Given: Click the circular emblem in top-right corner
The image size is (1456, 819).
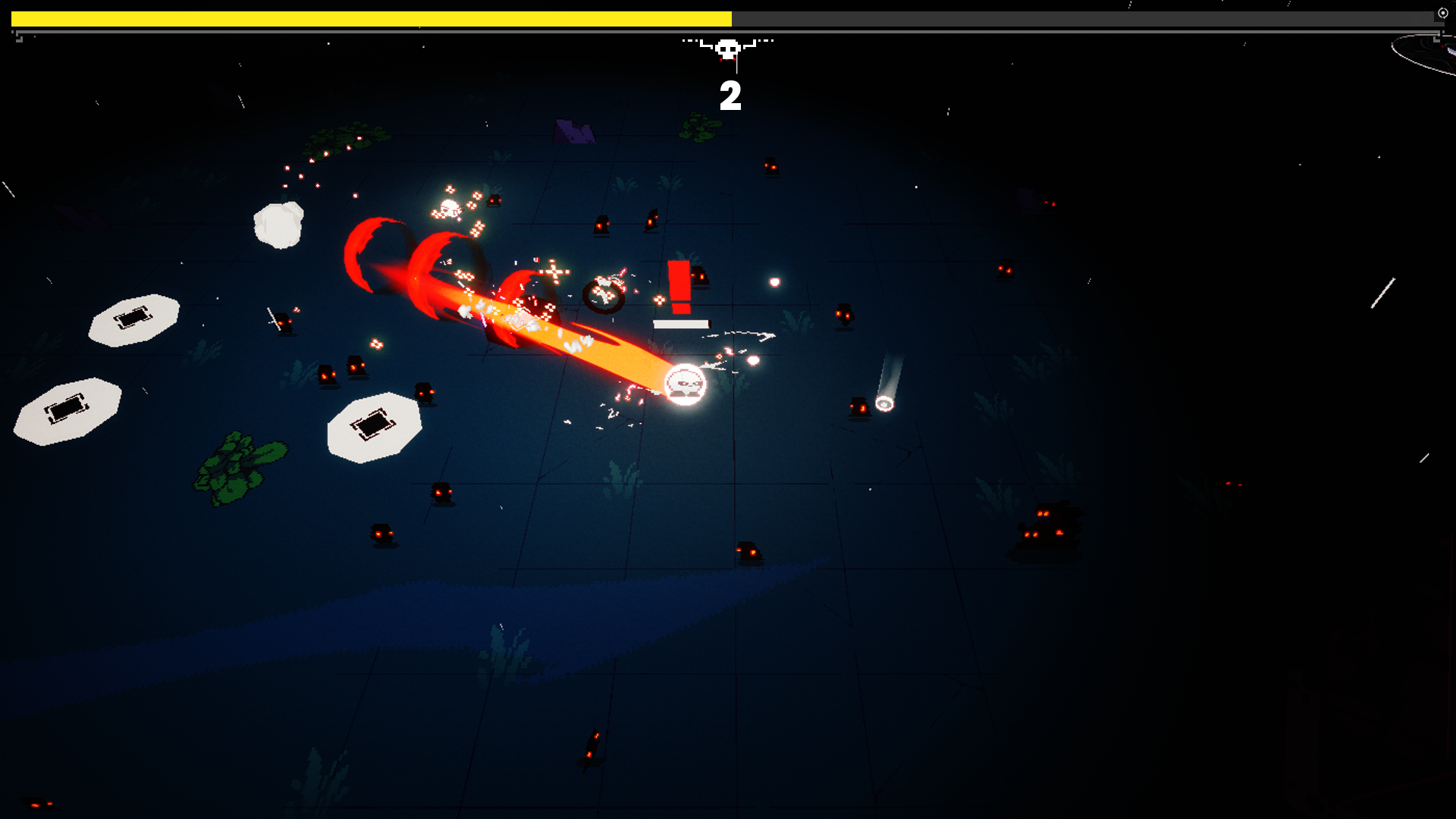Looking at the screenshot, I should point(1442,13).
